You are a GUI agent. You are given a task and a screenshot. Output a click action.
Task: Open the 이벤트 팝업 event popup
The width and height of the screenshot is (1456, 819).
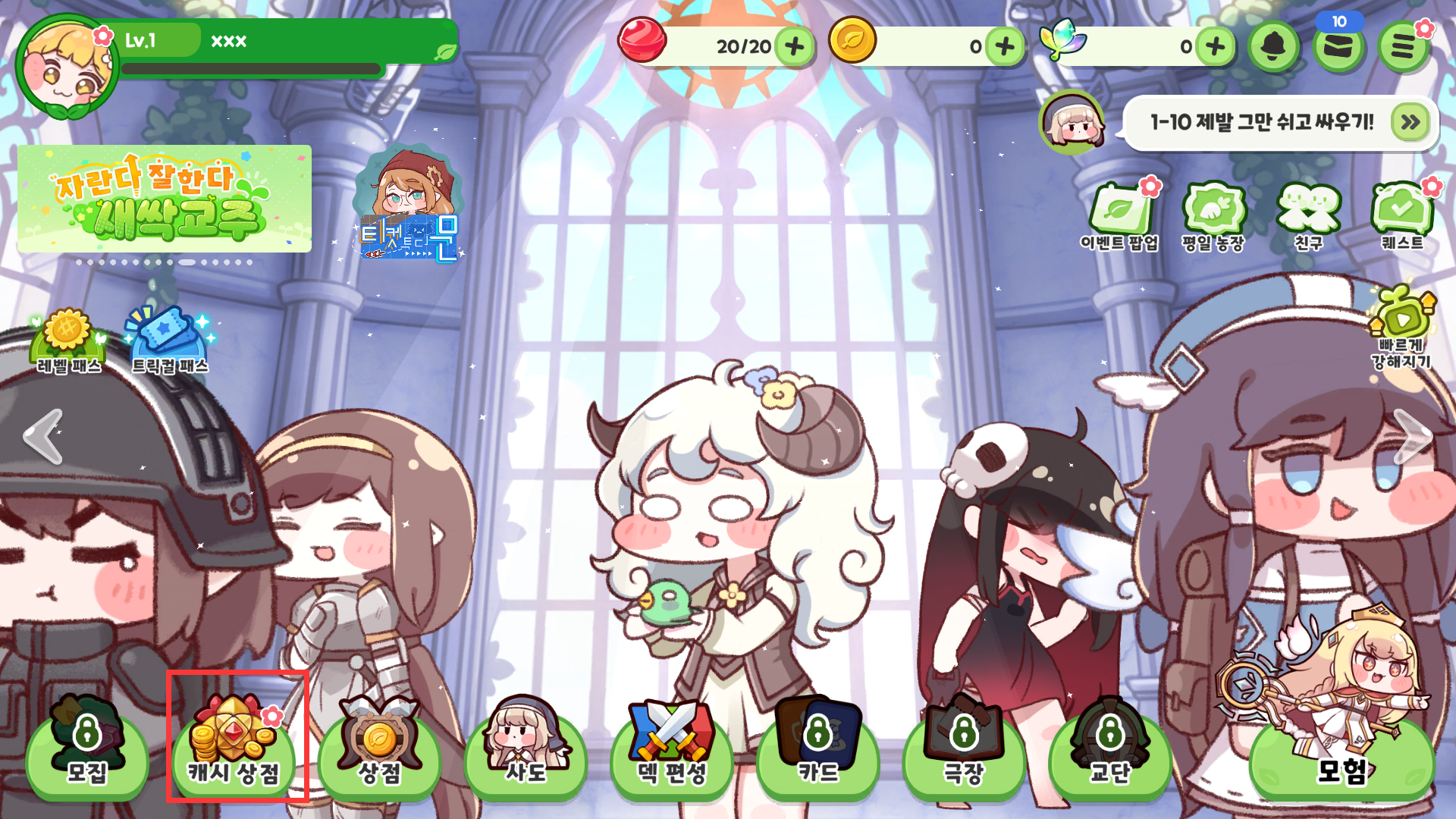1119,216
